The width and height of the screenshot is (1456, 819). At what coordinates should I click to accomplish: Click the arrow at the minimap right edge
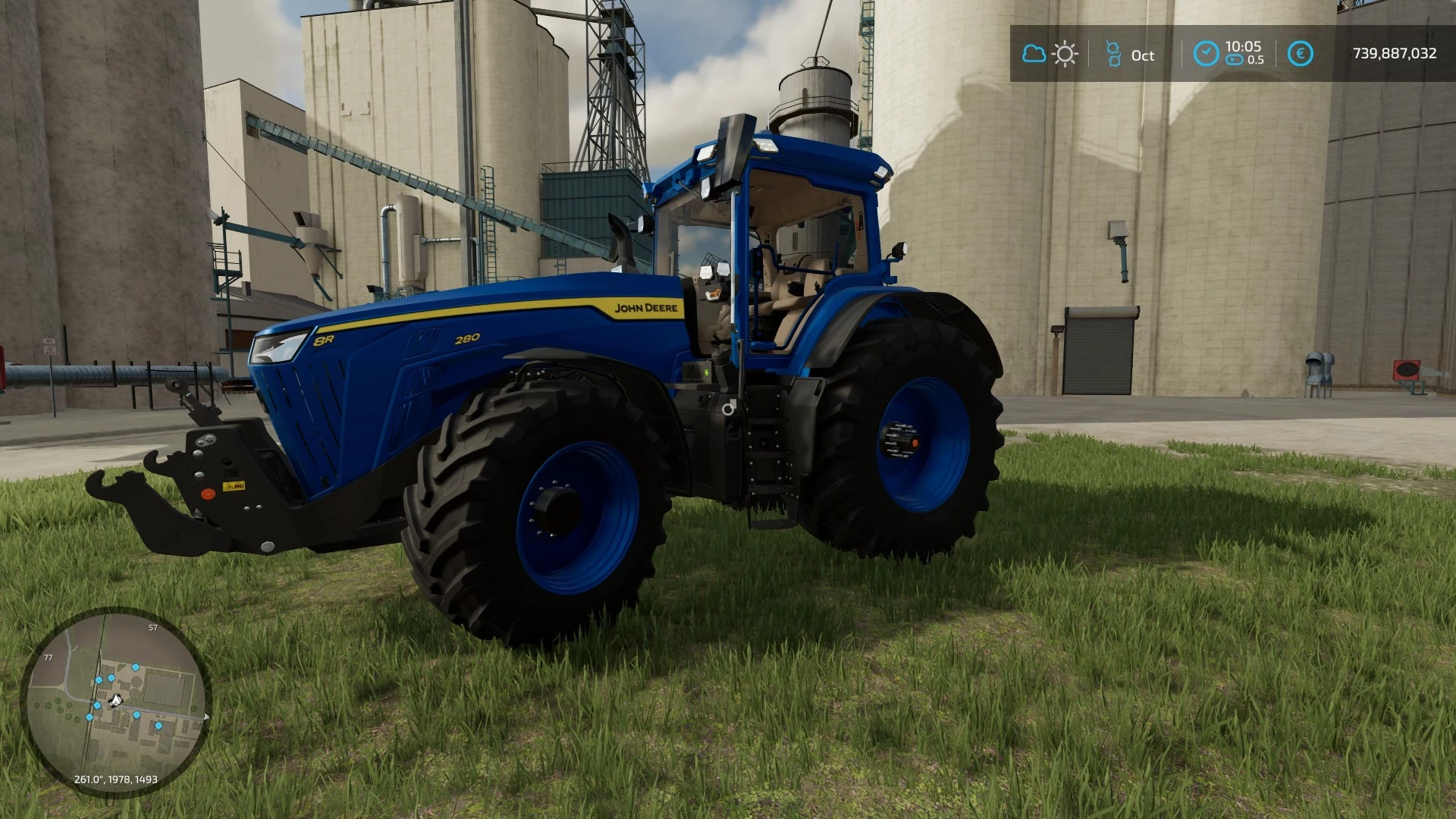[206, 717]
